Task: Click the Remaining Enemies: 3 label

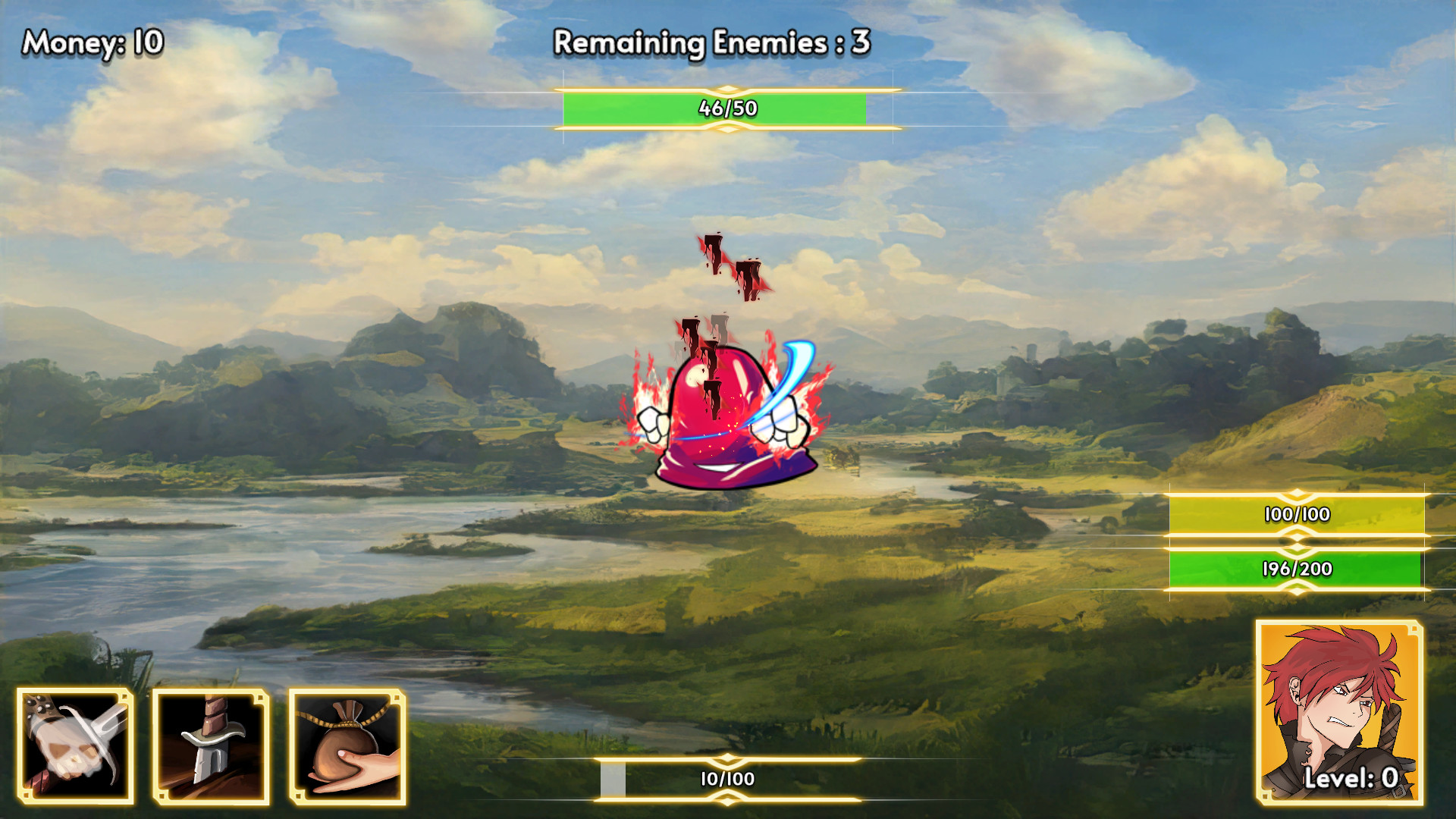Action: pos(714,44)
